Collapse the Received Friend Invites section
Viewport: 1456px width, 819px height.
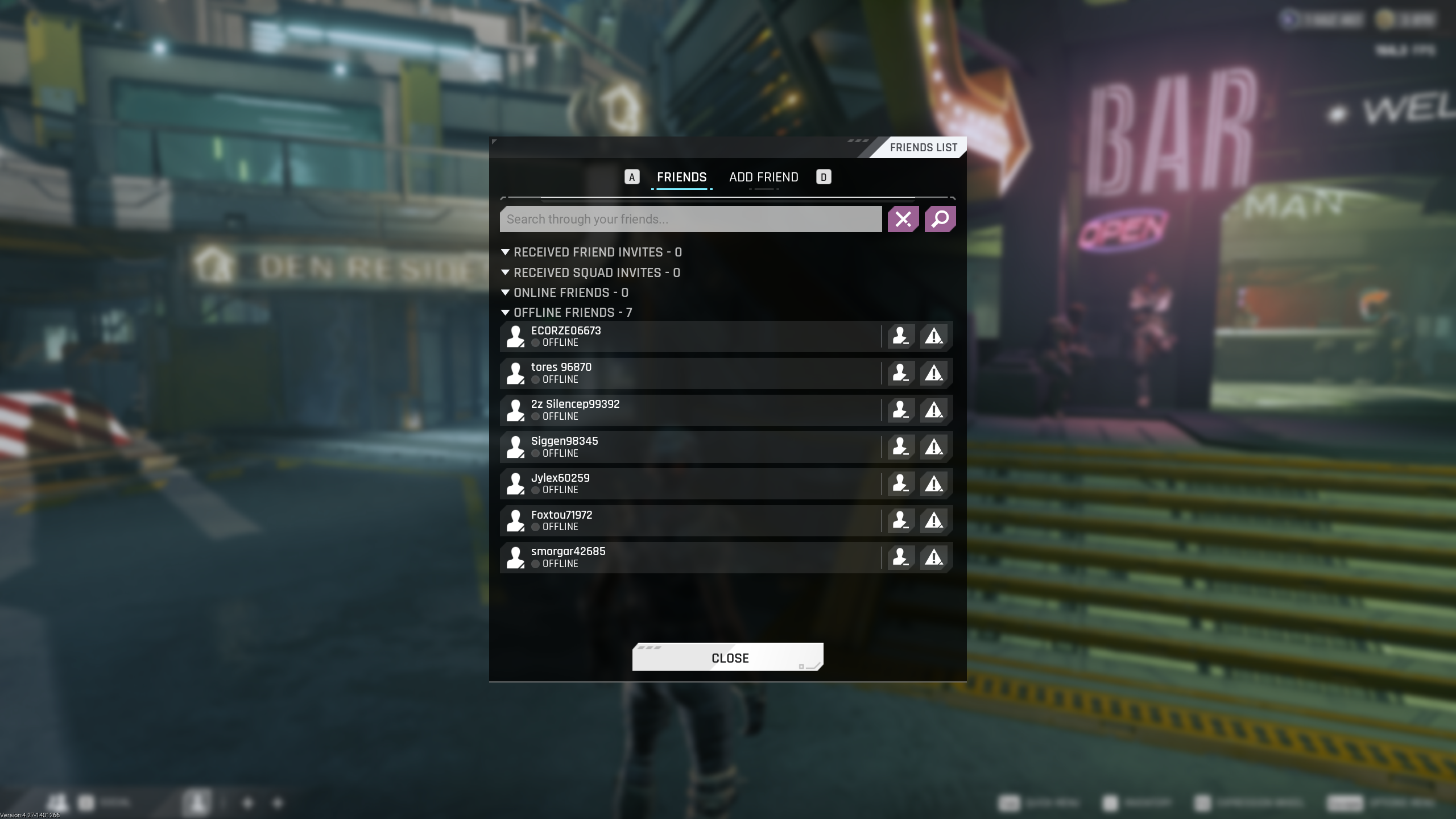click(505, 252)
